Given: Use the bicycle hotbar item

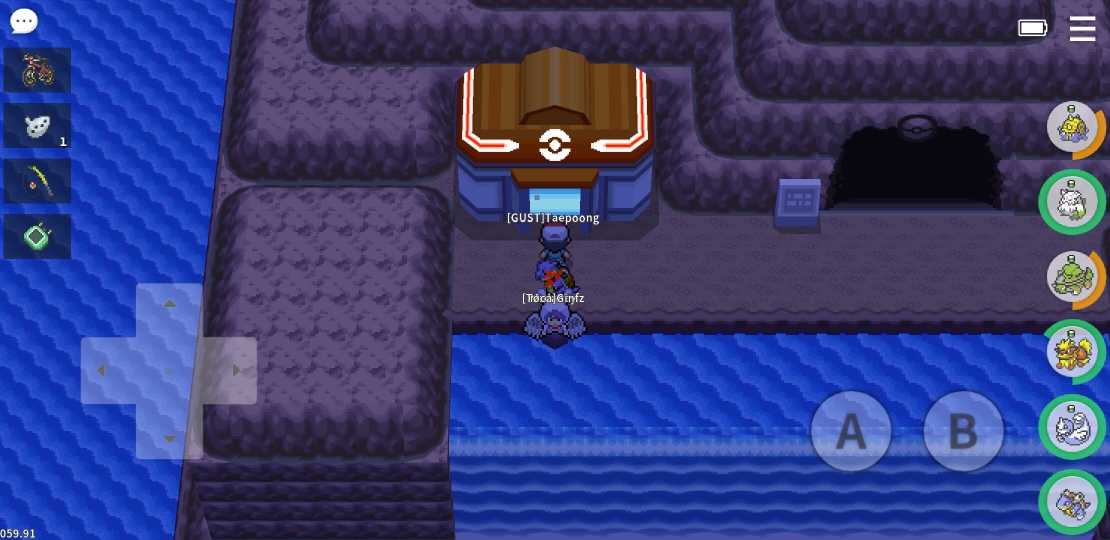Looking at the screenshot, I should [37, 70].
